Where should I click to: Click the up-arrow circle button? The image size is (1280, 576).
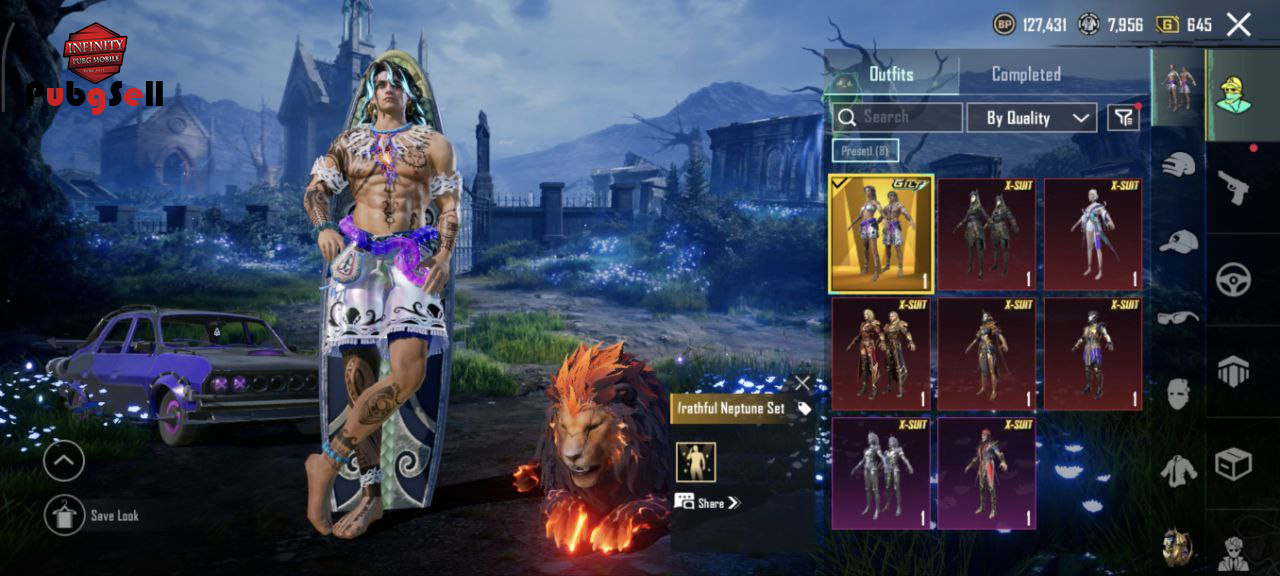64,461
